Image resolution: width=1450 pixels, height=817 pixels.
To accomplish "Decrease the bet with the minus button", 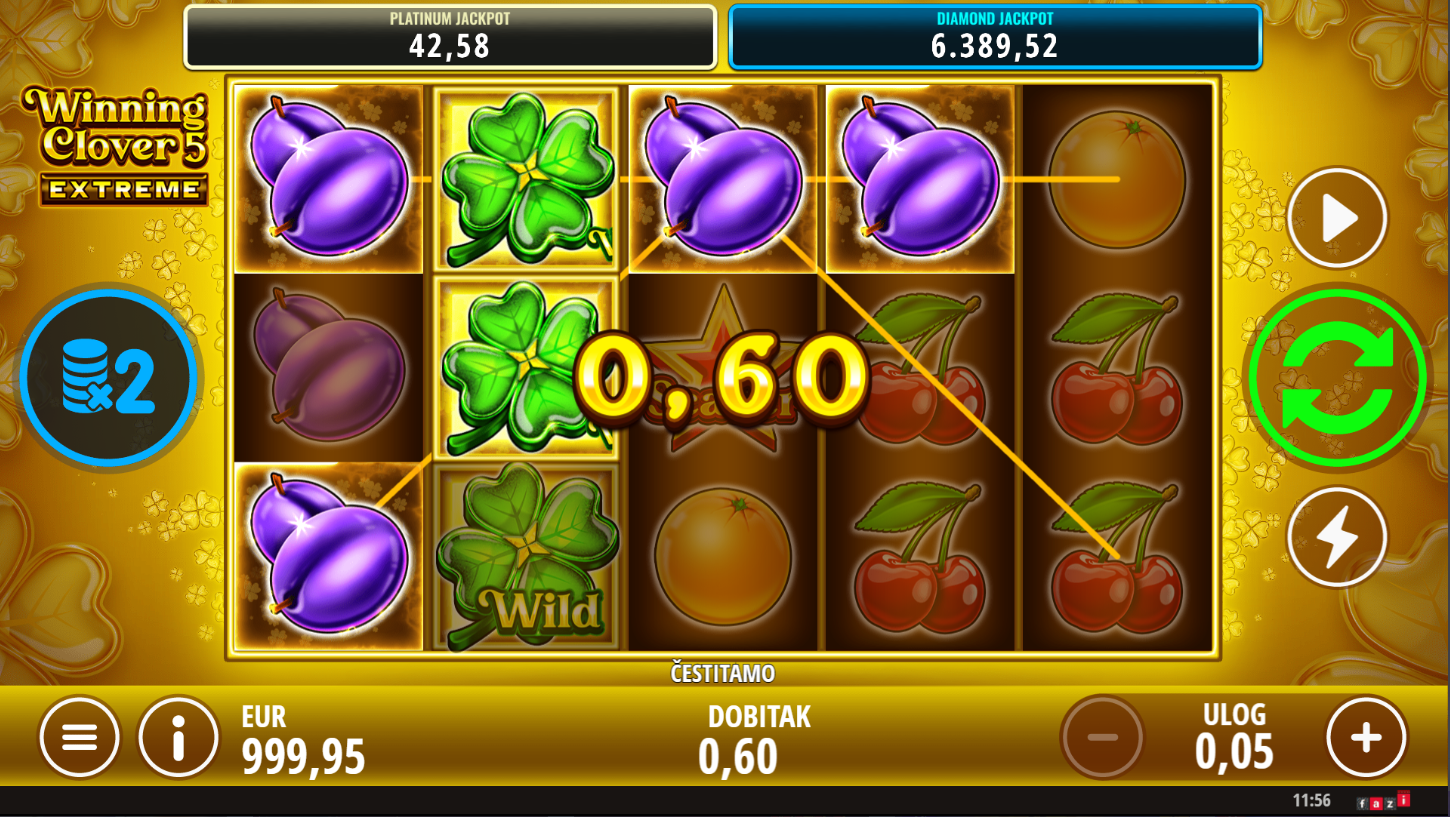I will [1102, 738].
